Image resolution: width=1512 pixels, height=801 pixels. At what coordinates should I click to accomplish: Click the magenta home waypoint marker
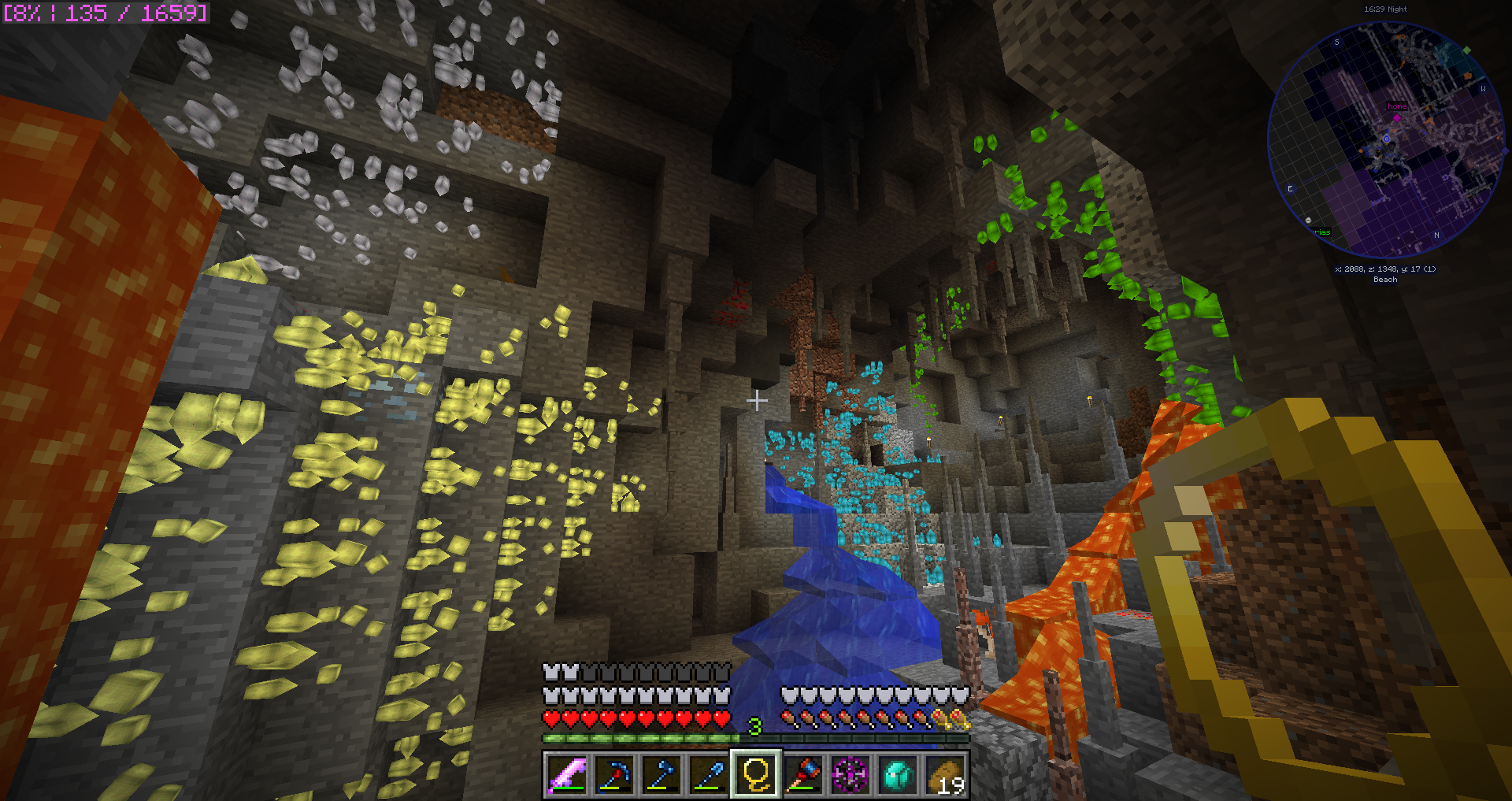(1397, 118)
